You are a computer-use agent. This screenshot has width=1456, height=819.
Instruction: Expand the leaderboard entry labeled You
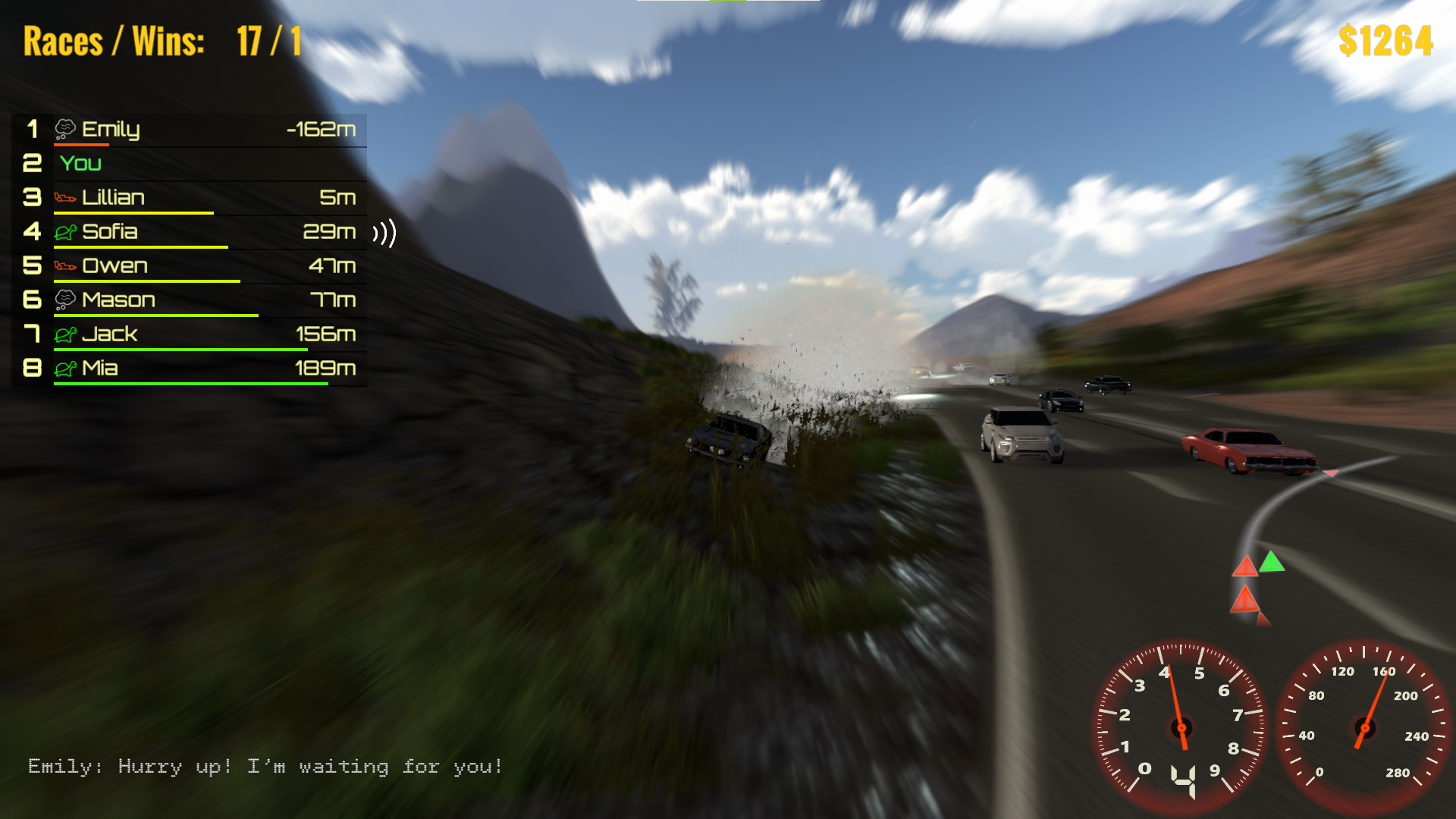click(x=190, y=163)
